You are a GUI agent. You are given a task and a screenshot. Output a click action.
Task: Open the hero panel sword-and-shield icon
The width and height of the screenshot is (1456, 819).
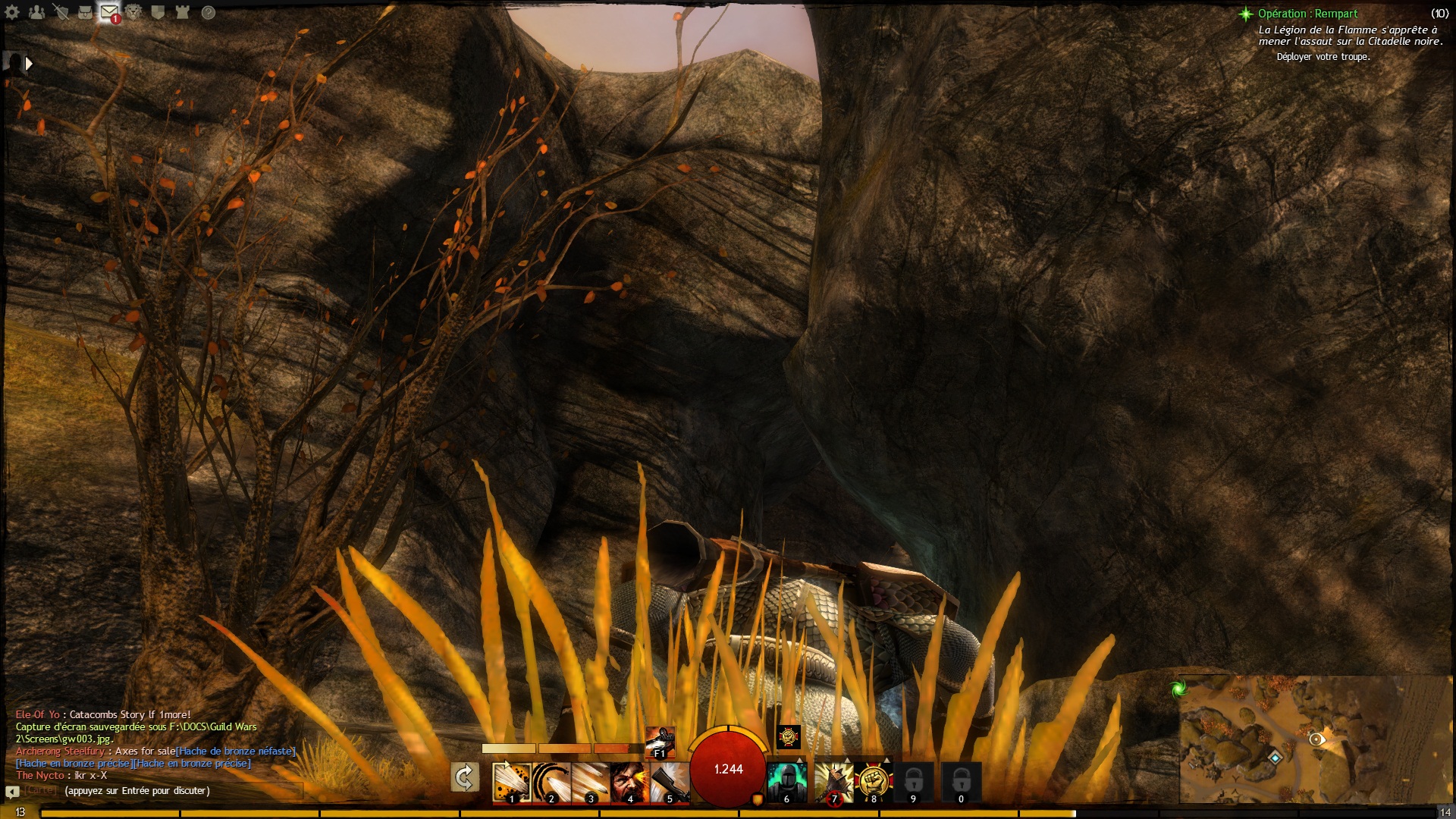pyautogui.click(x=61, y=12)
